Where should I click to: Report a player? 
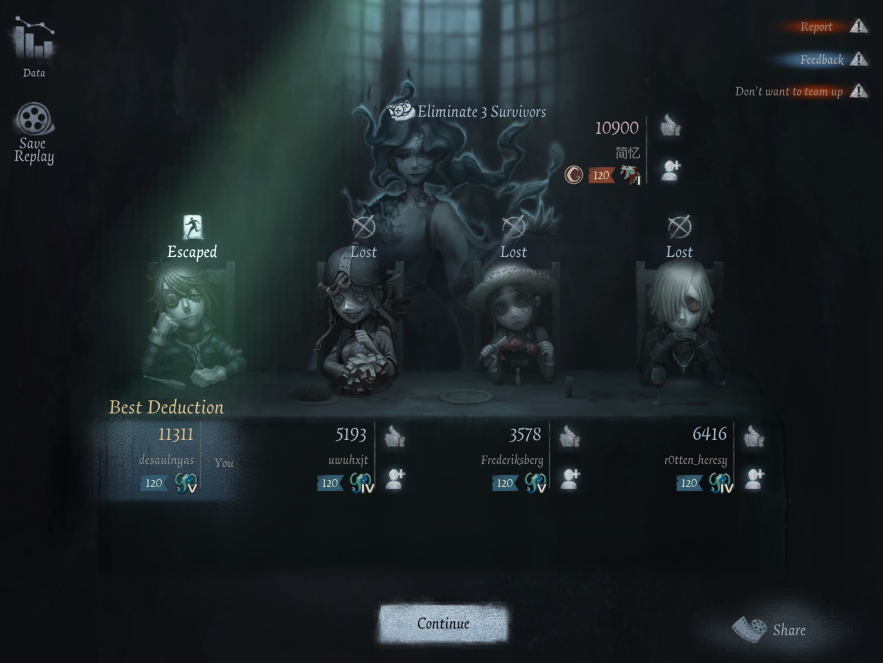831,27
